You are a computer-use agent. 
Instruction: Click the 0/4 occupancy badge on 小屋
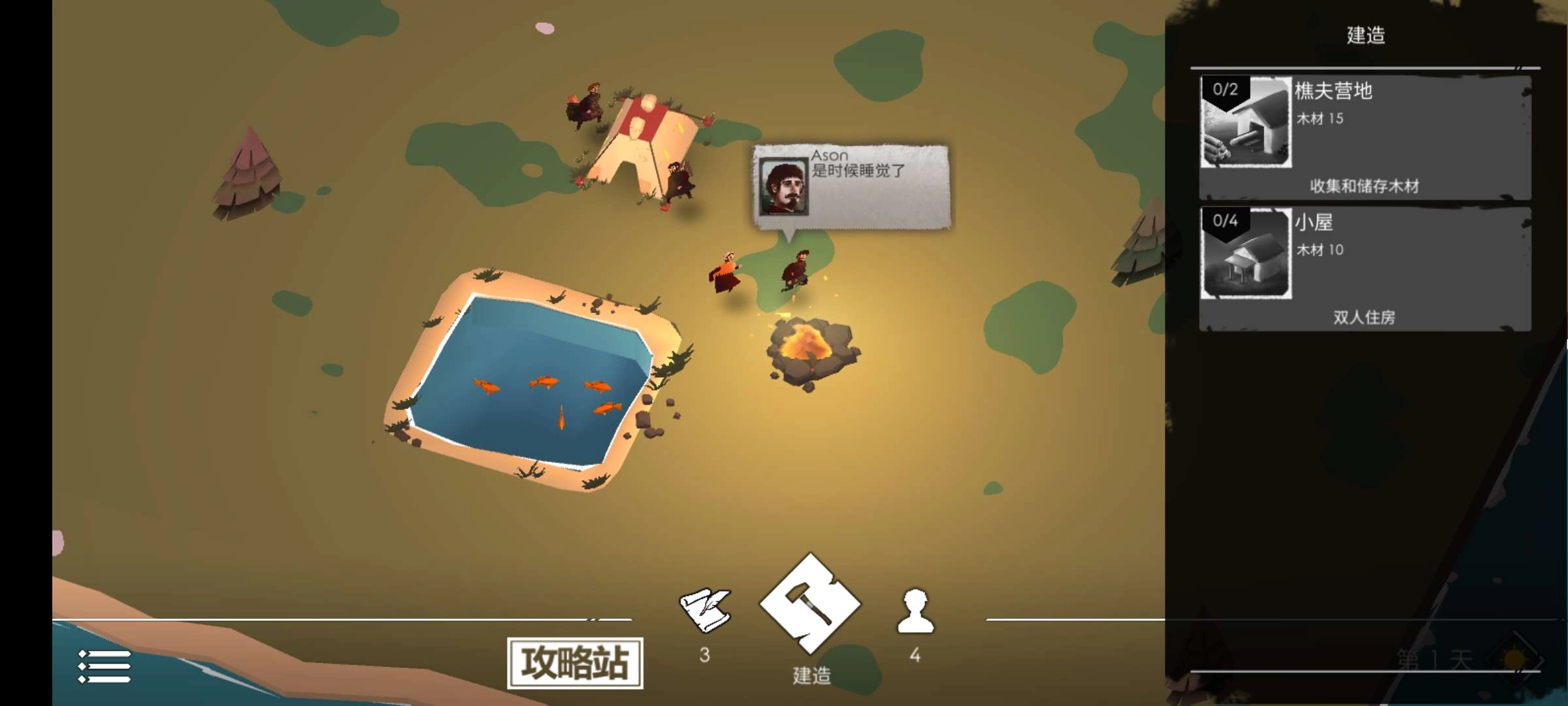[x=1225, y=220]
